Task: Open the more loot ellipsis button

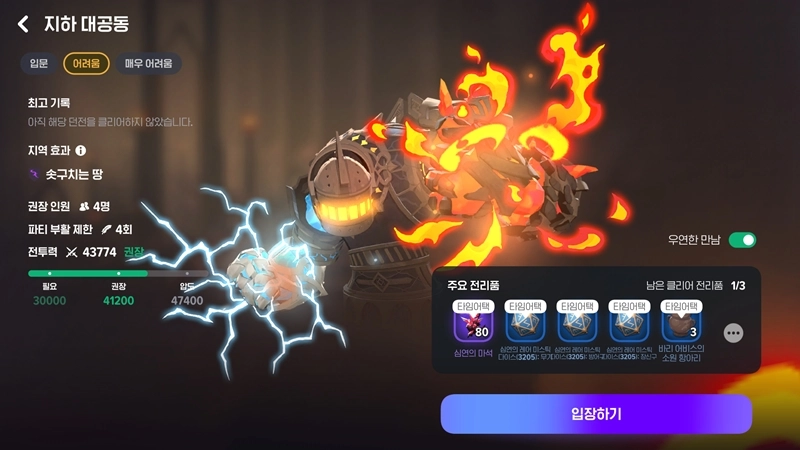Action: pos(734,333)
